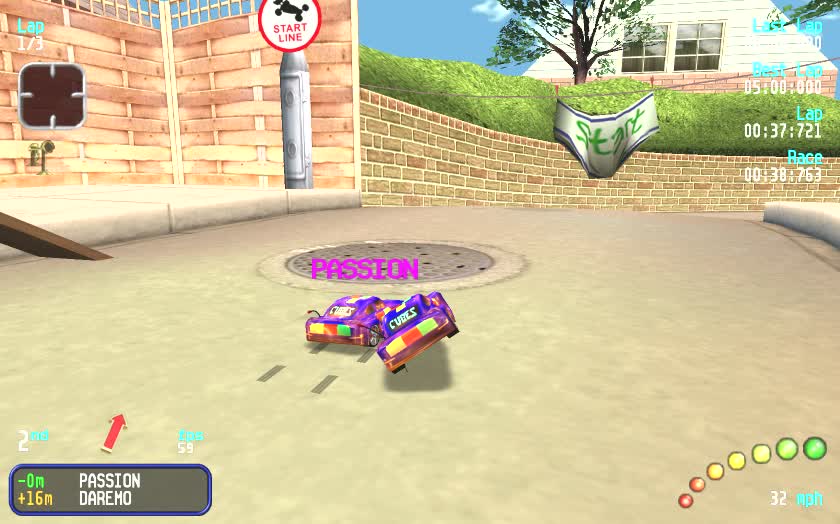840x524 pixels.
Task: Select the PASSION row in the standings panel
Action: (110, 481)
